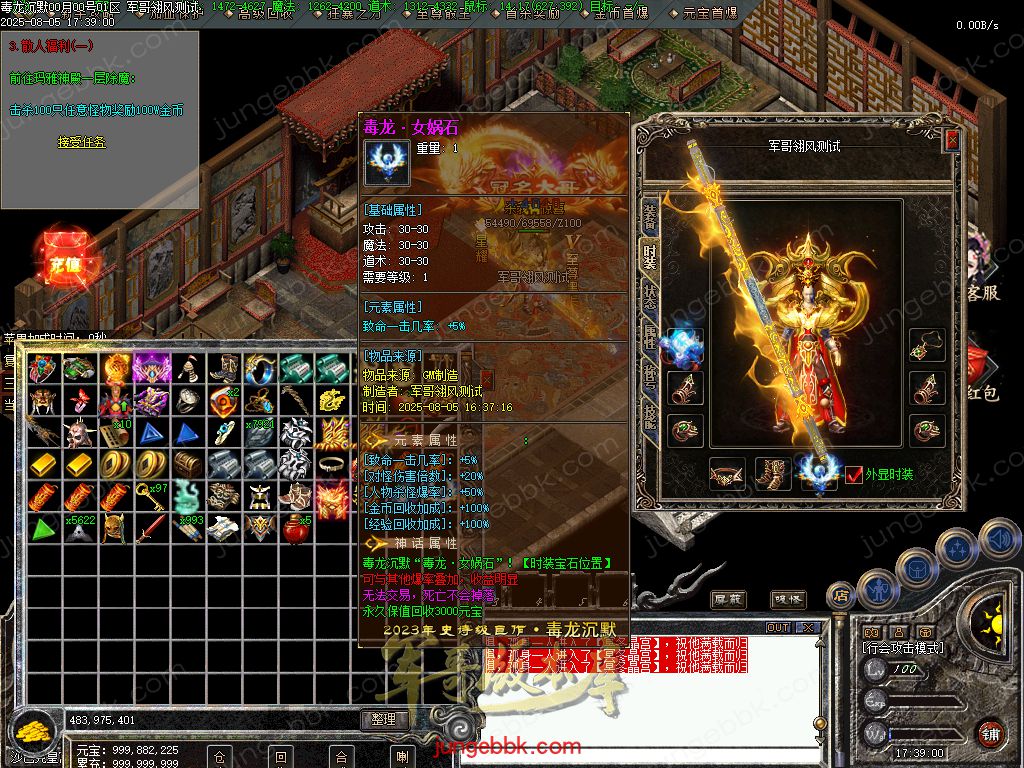The width and height of the screenshot is (1024, 768).
Task: Pick the green triangle gem in the bag
Action: (x=44, y=528)
